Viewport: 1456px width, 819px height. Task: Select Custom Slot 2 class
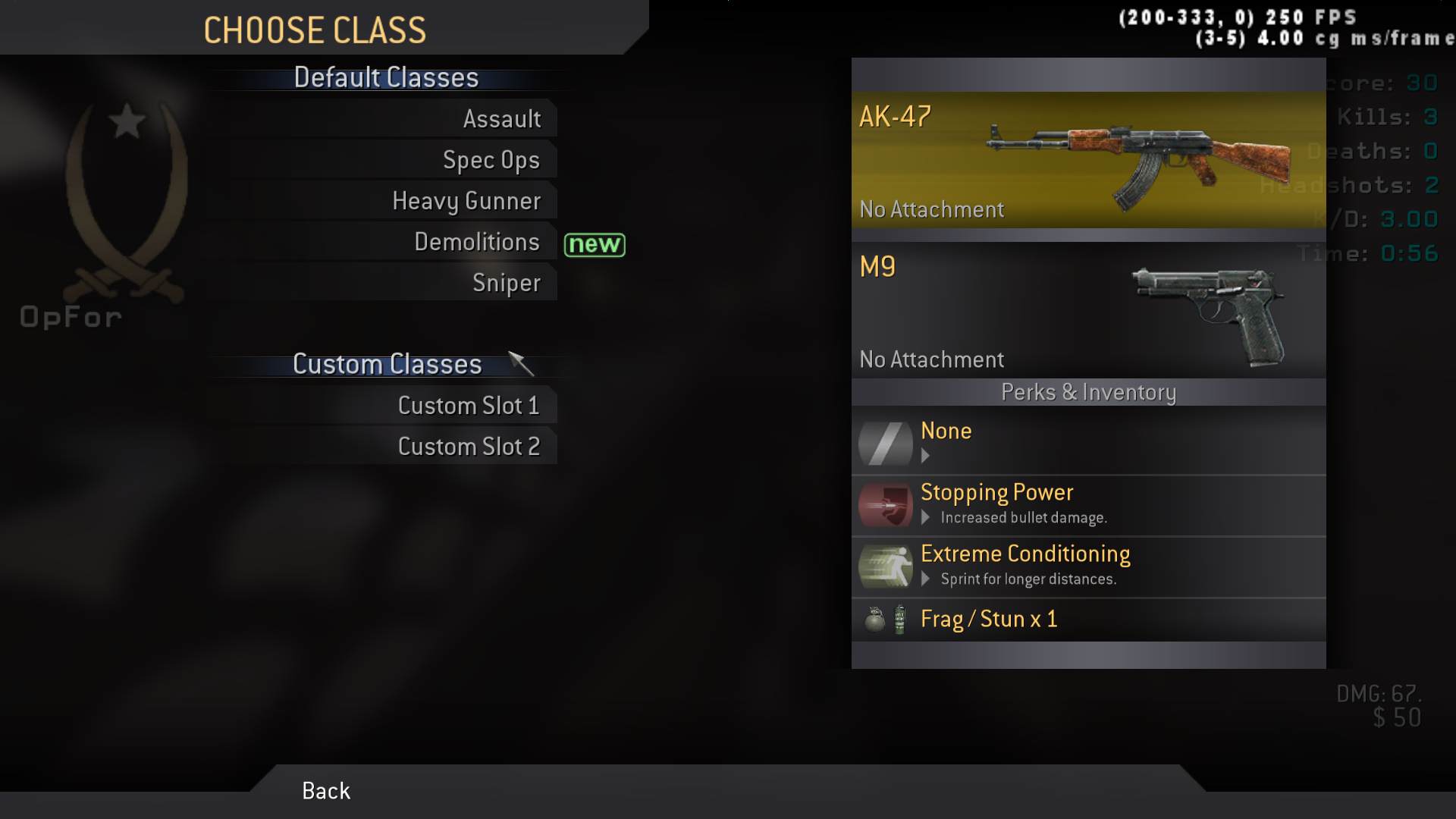point(469,447)
